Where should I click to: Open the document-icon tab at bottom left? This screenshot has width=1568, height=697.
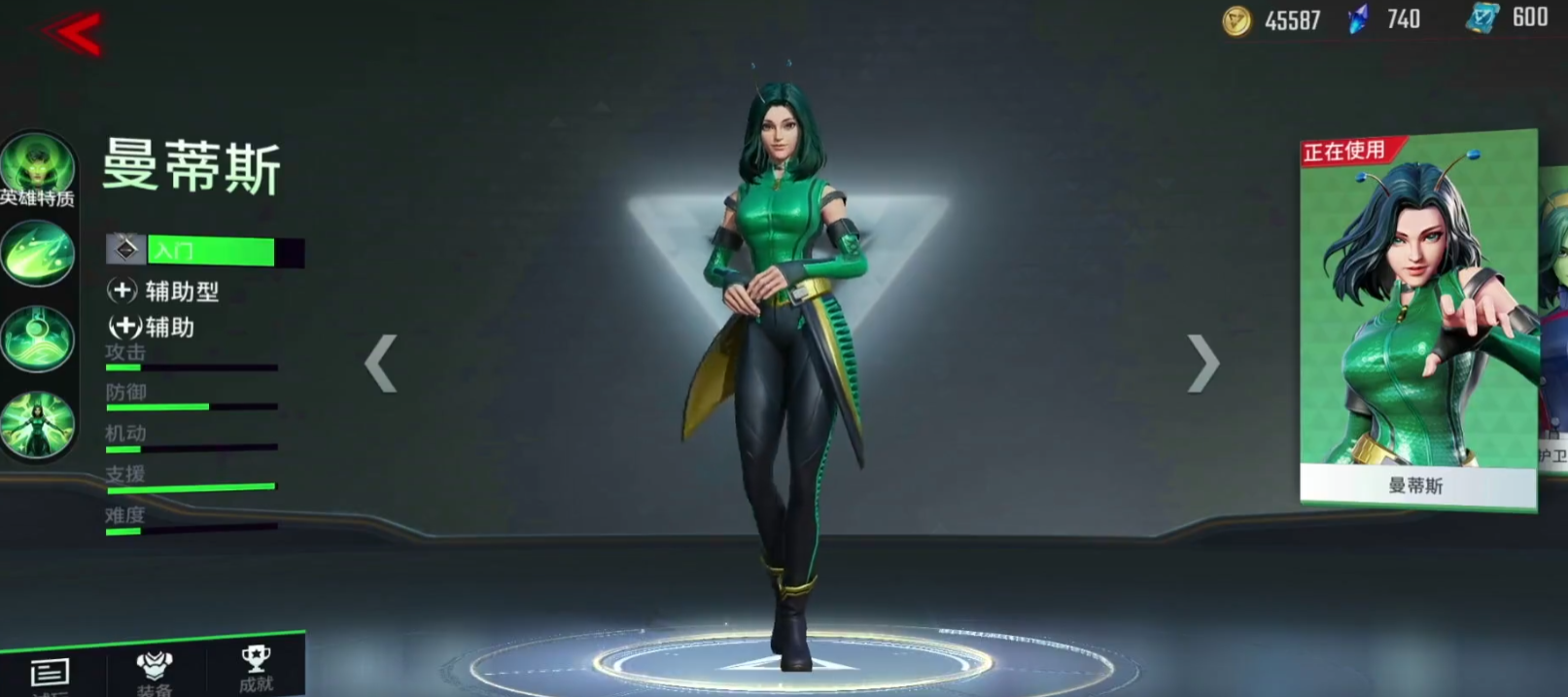(49, 674)
